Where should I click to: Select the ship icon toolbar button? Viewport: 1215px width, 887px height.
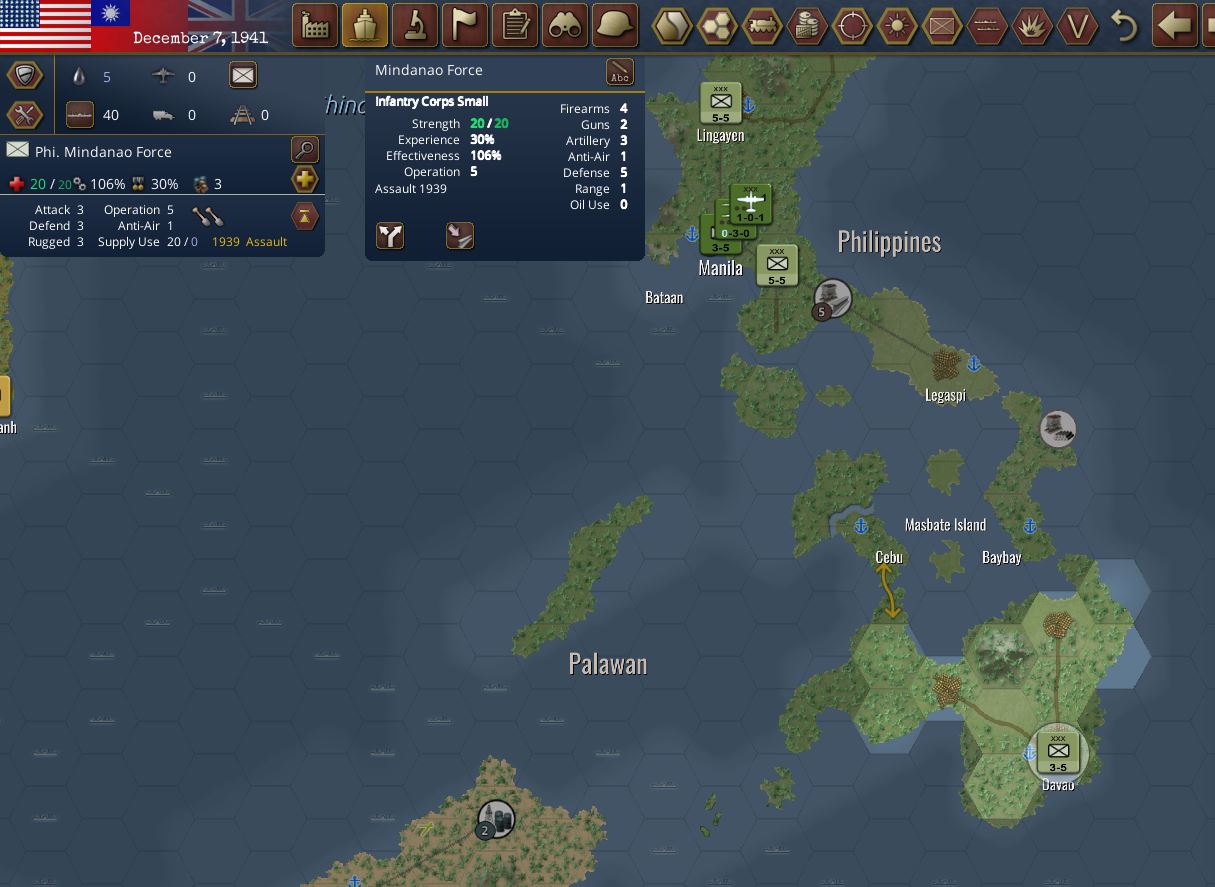click(x=365, y=25)
